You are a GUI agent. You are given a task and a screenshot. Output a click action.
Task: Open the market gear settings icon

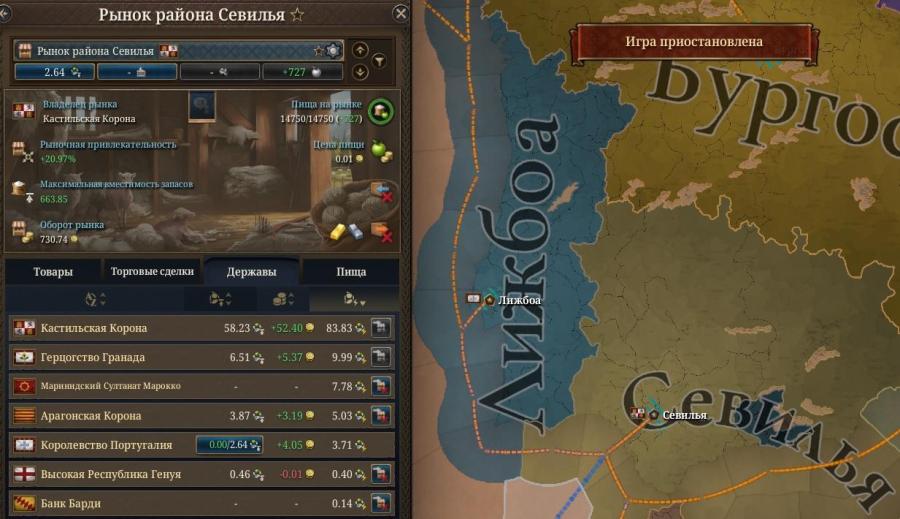click(333, 50)
